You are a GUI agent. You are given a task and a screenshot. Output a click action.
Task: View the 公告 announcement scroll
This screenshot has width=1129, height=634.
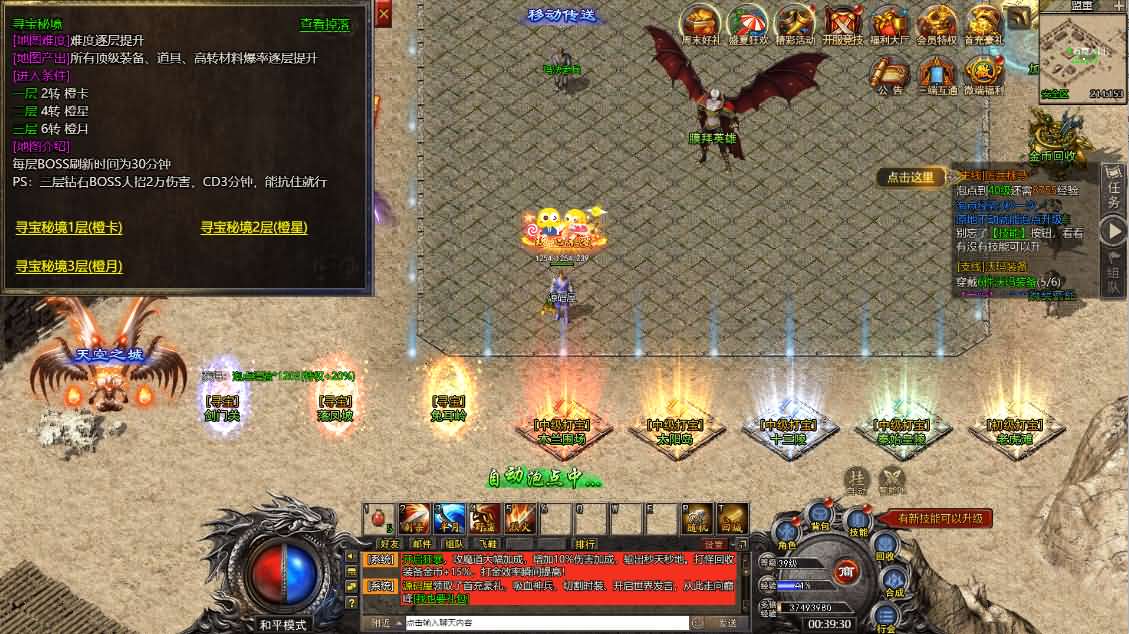[x=888, y=74]
